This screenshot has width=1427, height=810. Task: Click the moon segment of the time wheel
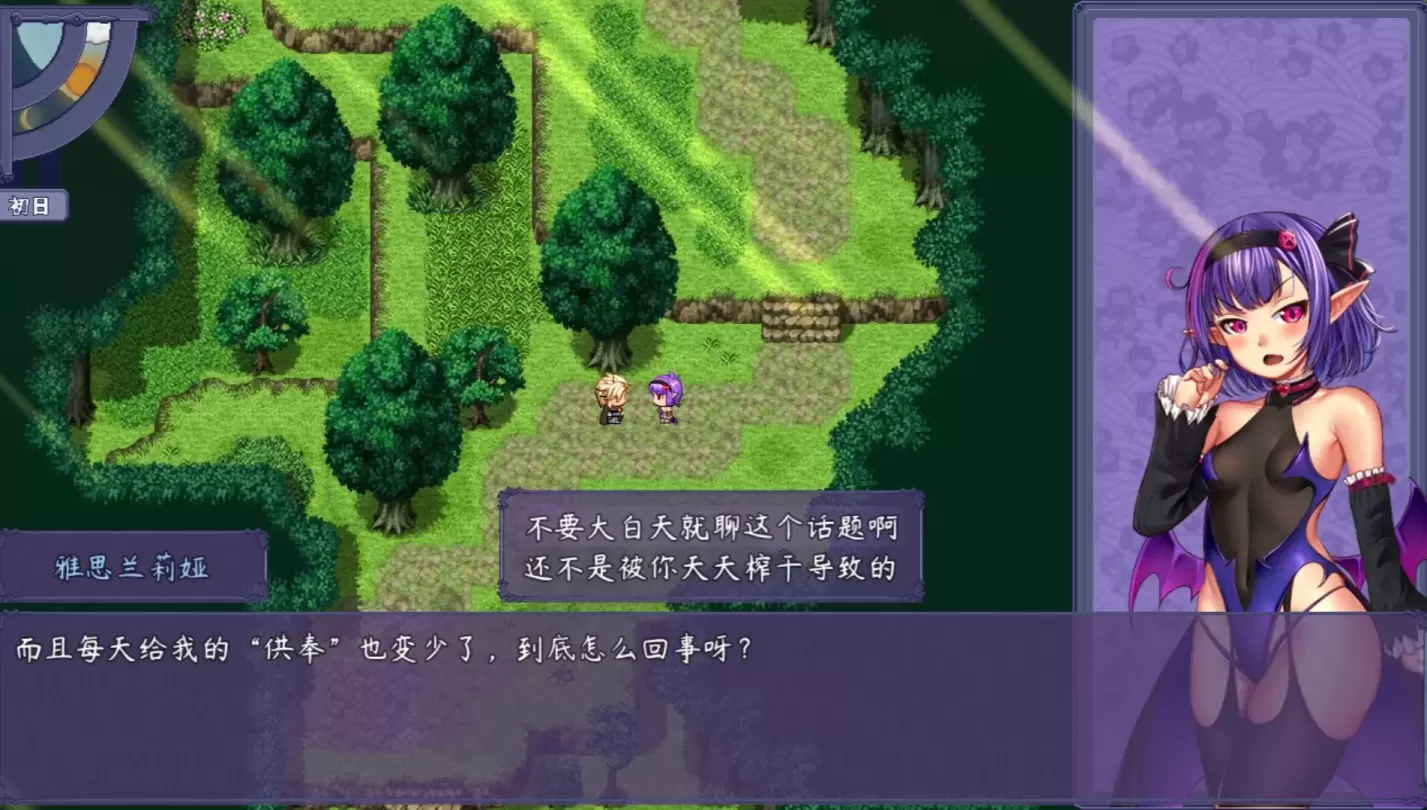(x=27, y=117)
